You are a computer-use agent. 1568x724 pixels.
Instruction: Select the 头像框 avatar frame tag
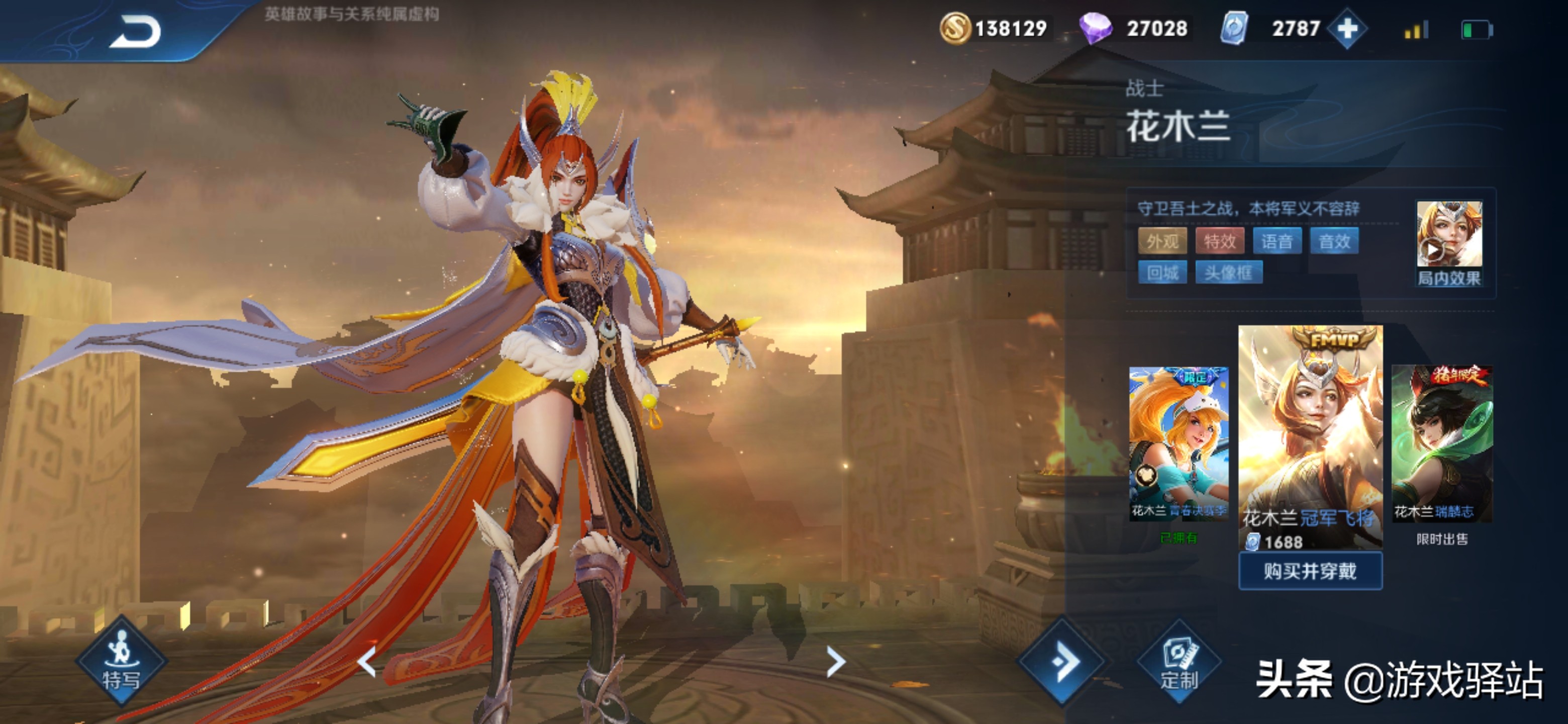1228,273
